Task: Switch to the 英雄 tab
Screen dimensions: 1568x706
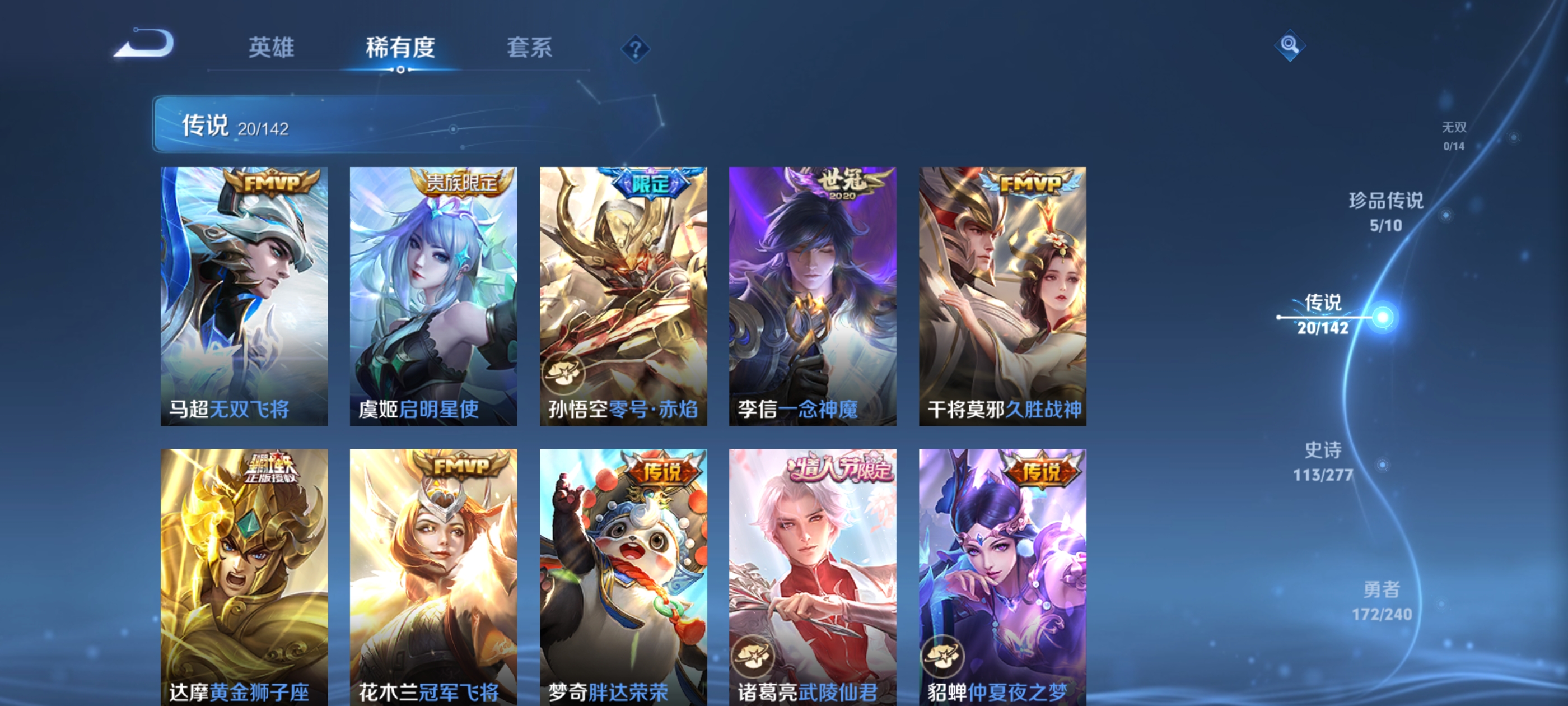Action: point(272,48)
